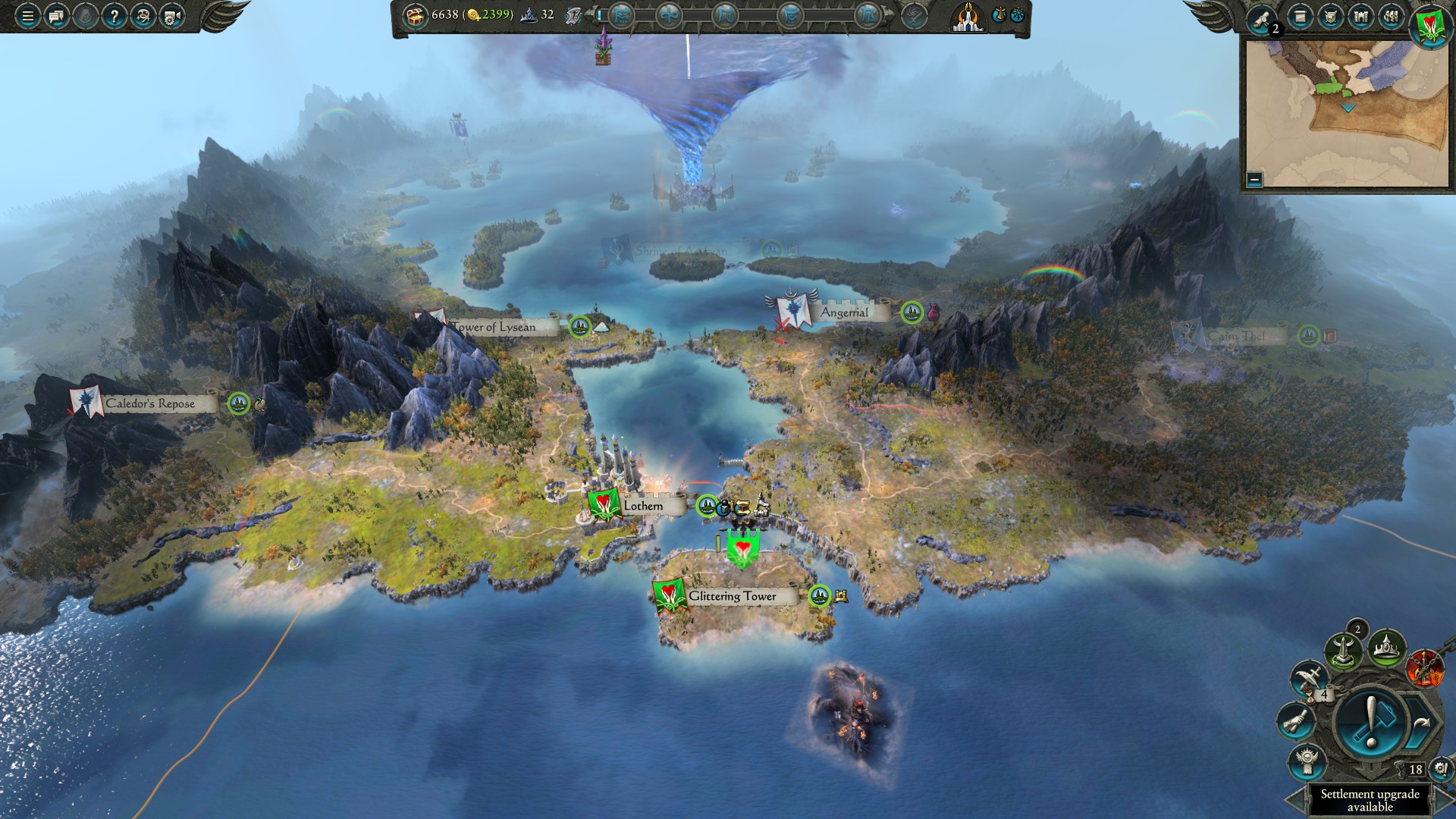This screenshot has width=1456, height=819.
Task: Open the chat speech-bubble button
Action: [56, 16]
